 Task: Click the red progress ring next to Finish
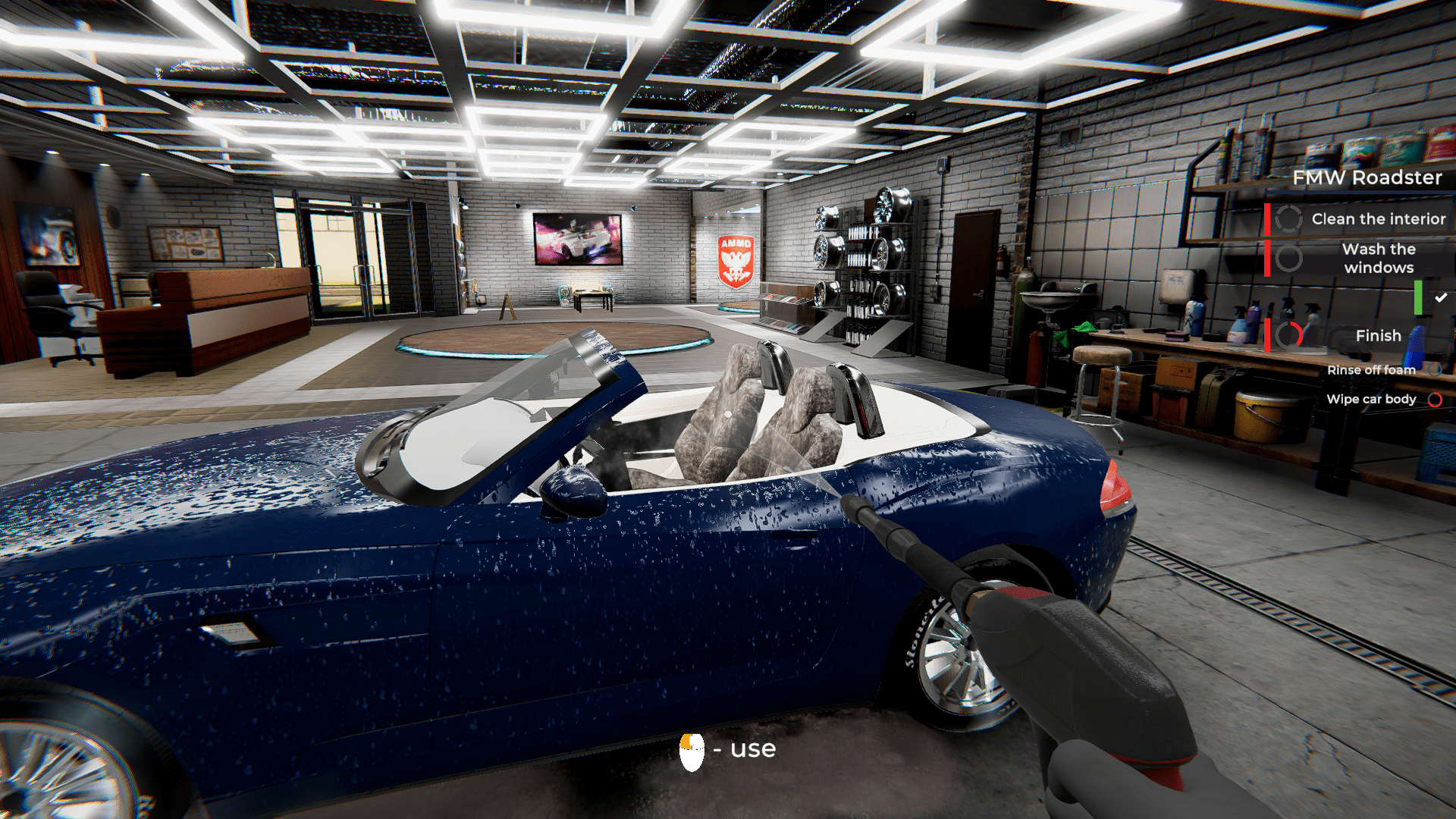point(1289,336)
